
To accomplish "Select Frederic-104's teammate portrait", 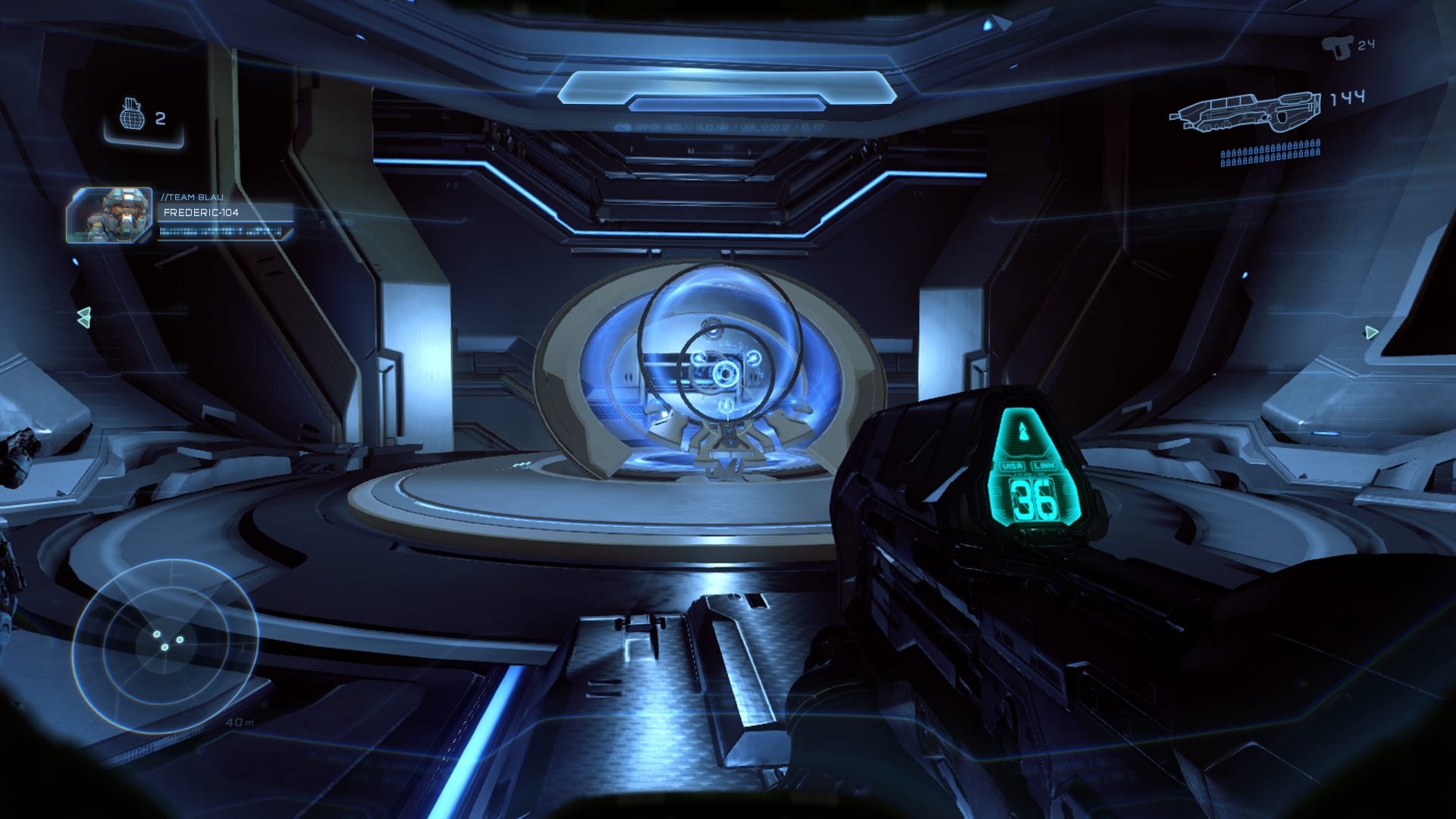I will click(x=109, y=215).
